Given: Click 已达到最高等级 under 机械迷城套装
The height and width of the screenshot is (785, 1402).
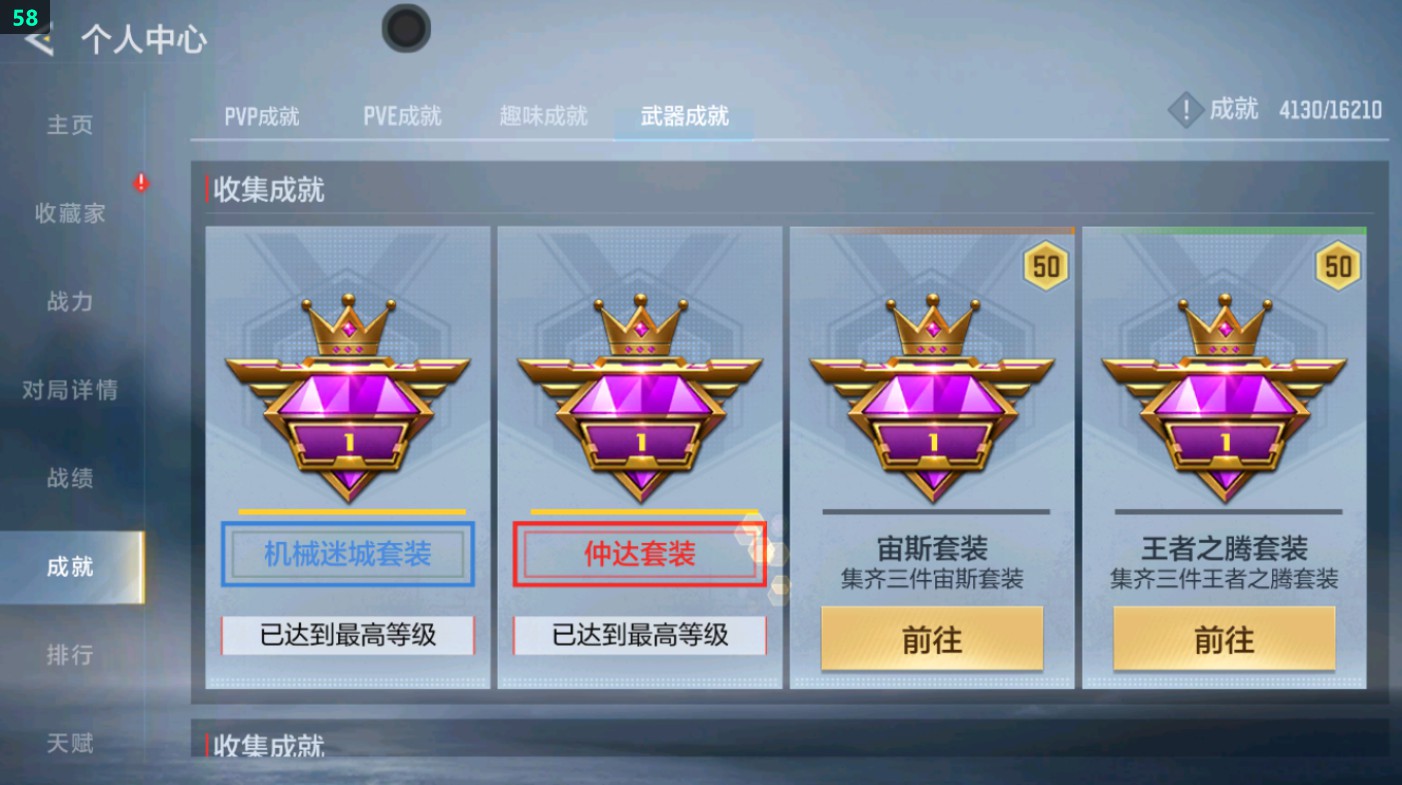Looking at the screenshot, I should coord(347,636).
